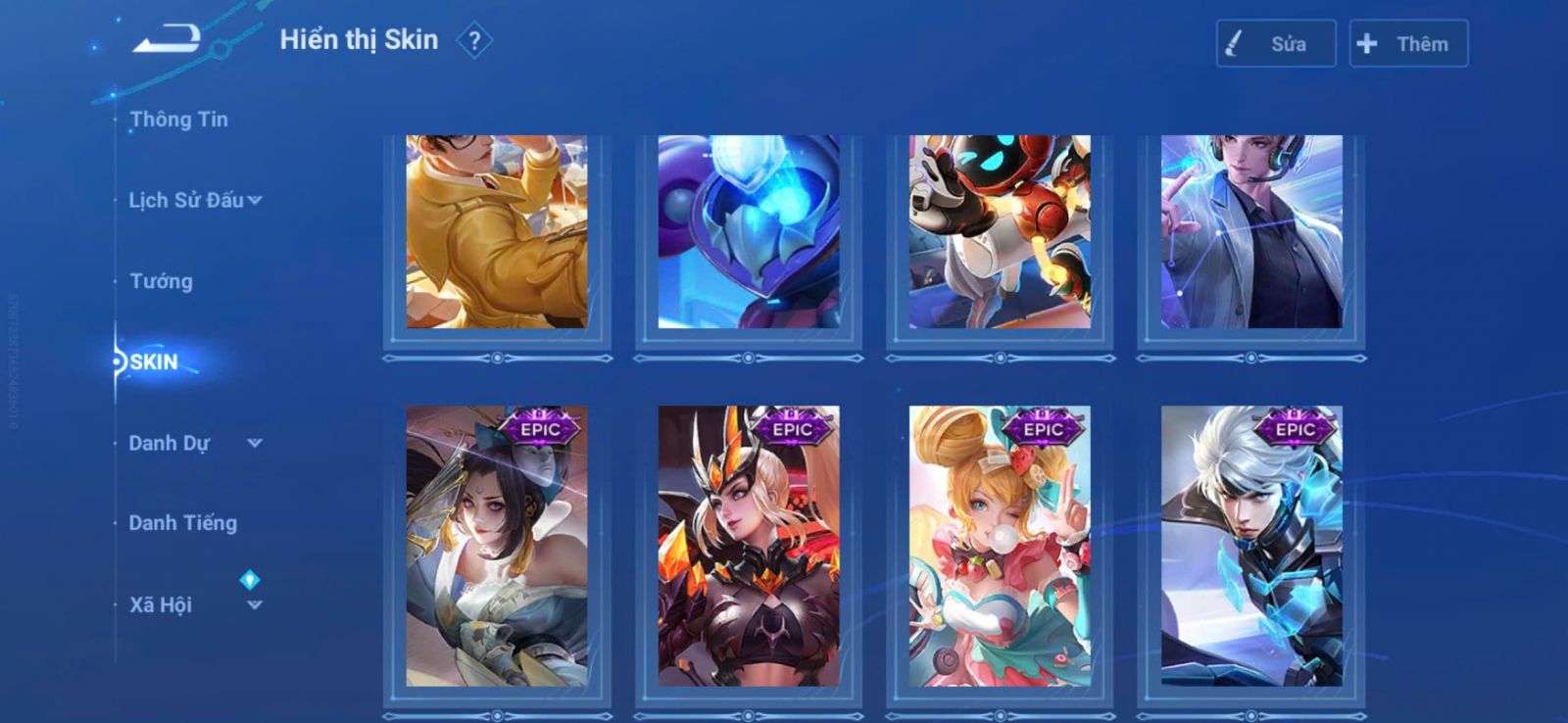This screenshot has width=1568, height=723.
Task: Open the Tướng tab
Action: click(161, 281)
